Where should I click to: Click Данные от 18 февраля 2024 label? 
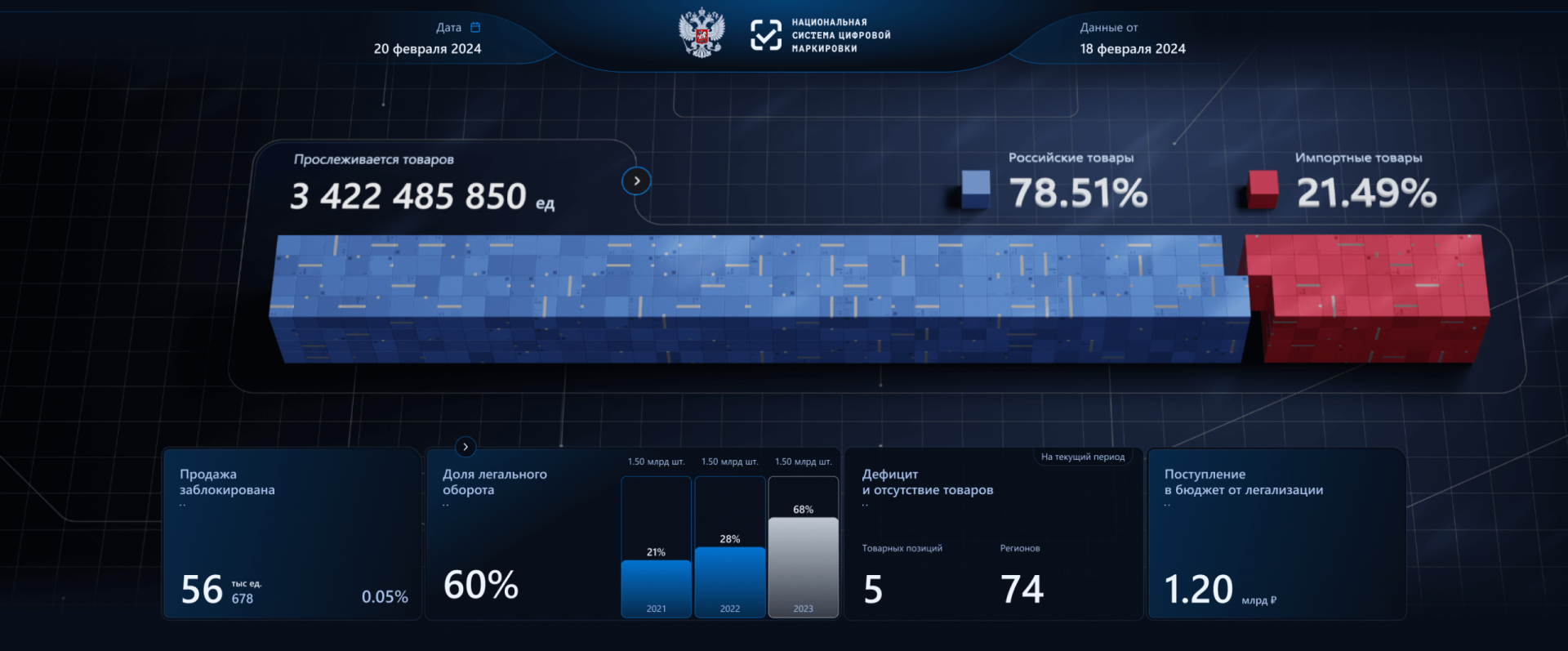1132,49
